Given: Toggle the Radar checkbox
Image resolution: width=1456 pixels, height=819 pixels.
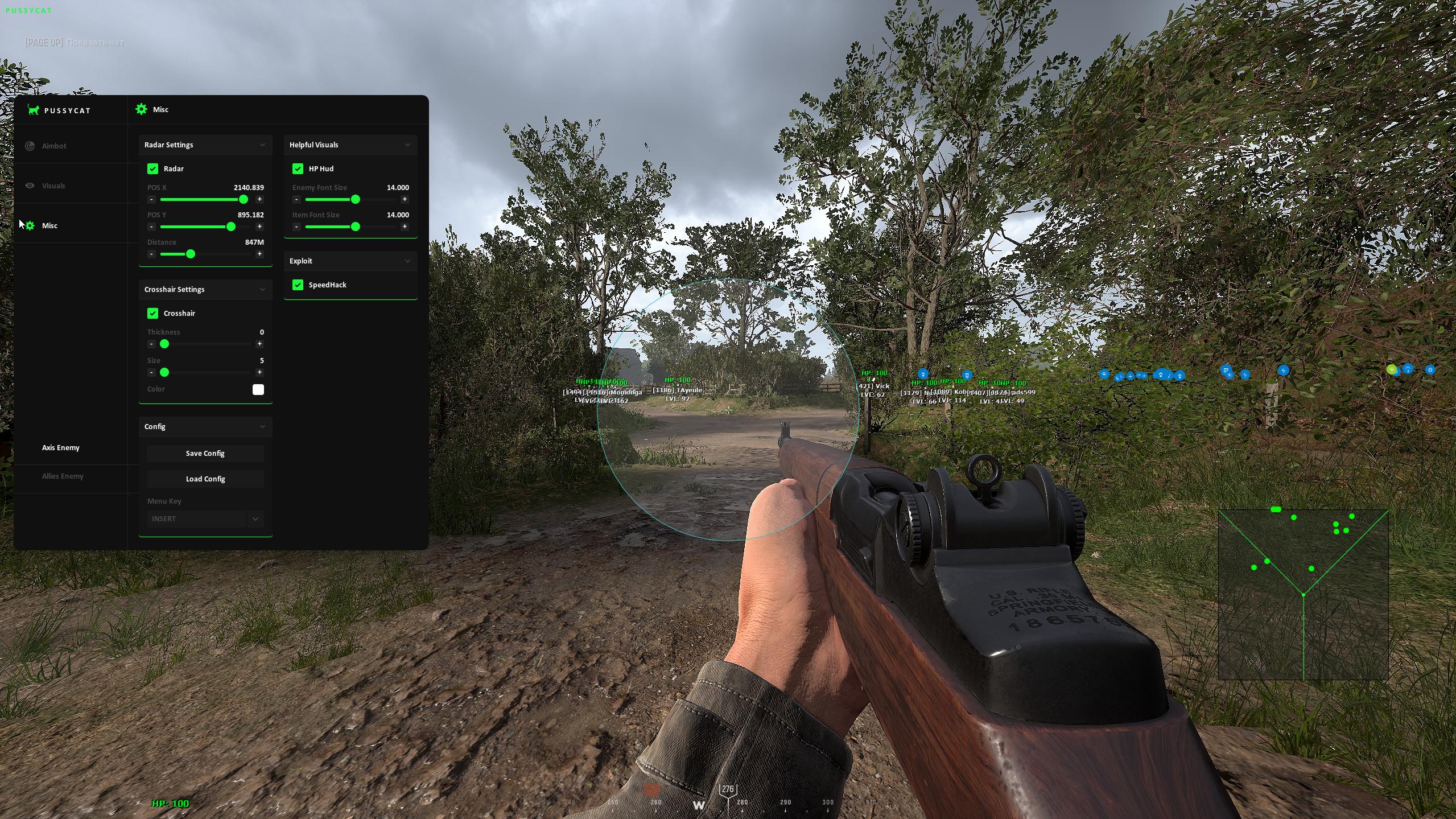Looking at the screenshot, I should point(152,169).
